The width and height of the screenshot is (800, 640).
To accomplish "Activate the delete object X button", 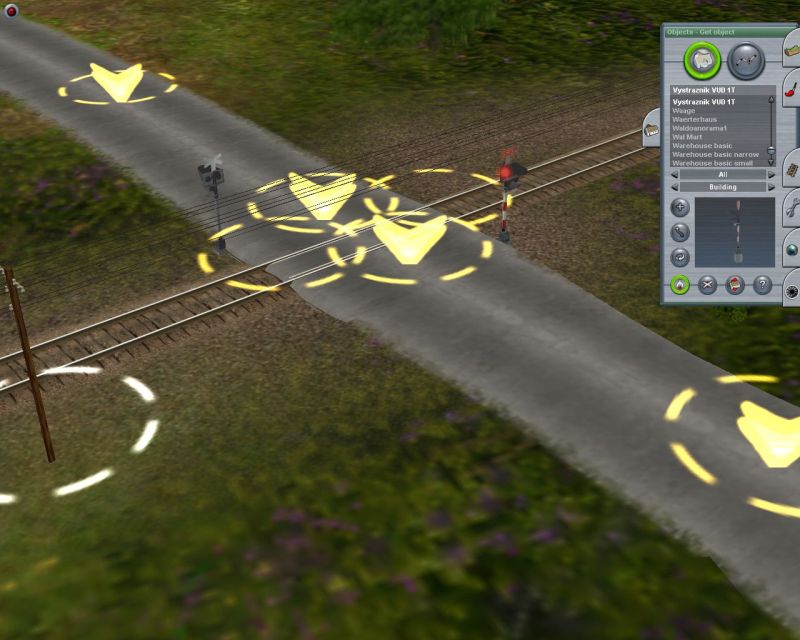I will click(x=708, y=285).
